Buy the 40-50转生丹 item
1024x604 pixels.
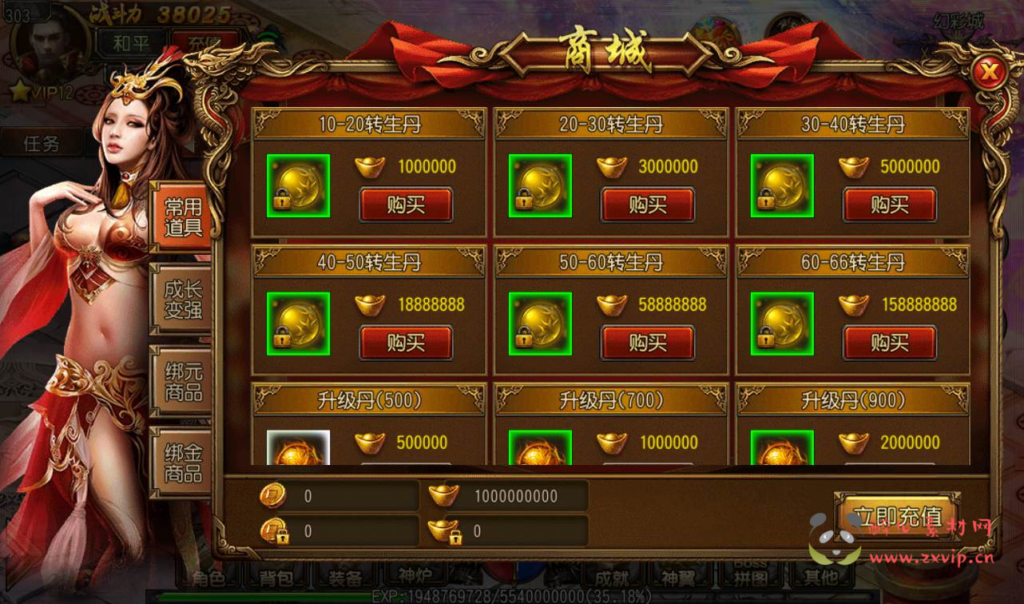[x=406, y=343]
